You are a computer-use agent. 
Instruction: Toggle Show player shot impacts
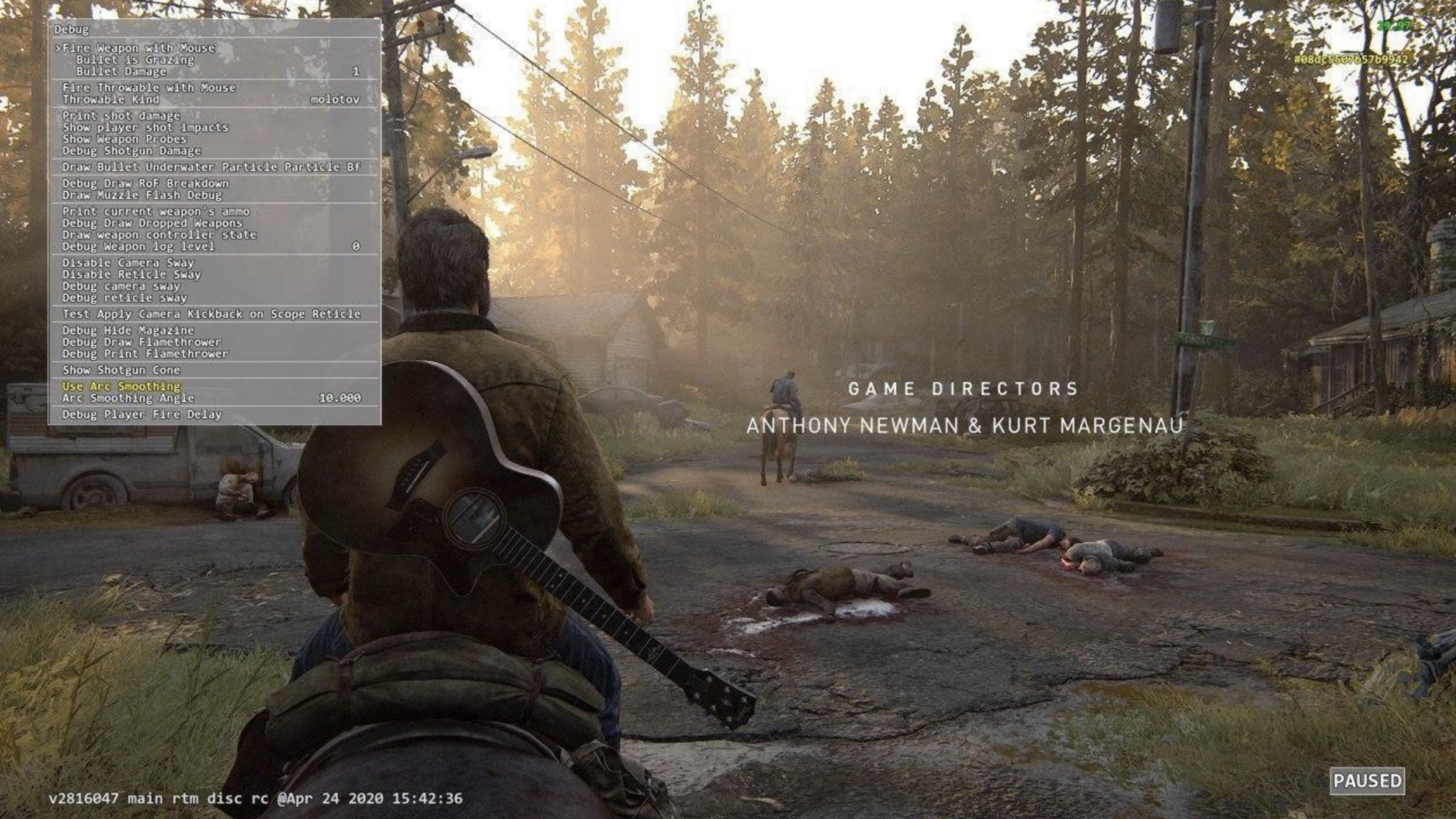[145, 127]
